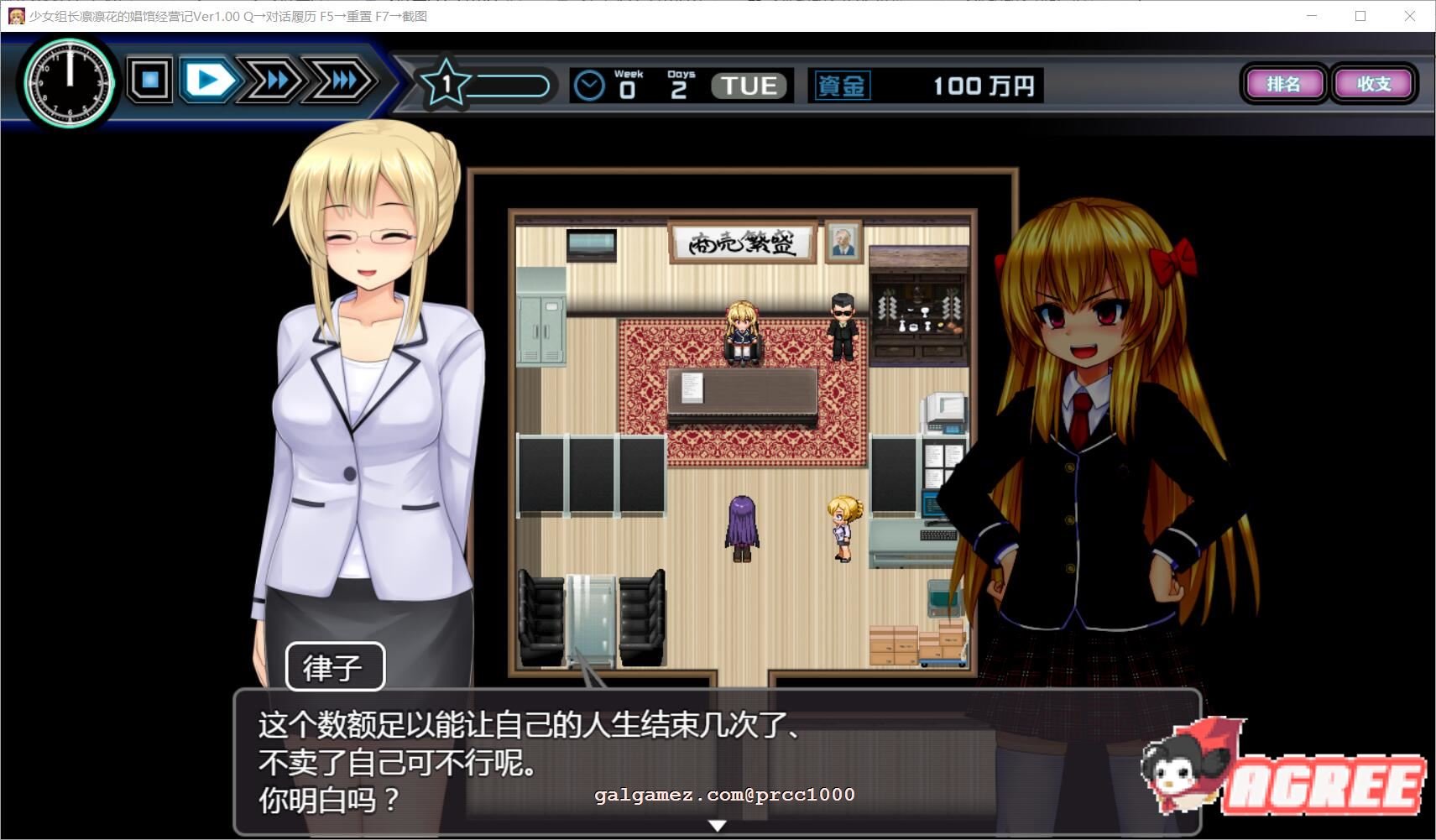Open the 排名 ranking panel

click(1284, 84)
